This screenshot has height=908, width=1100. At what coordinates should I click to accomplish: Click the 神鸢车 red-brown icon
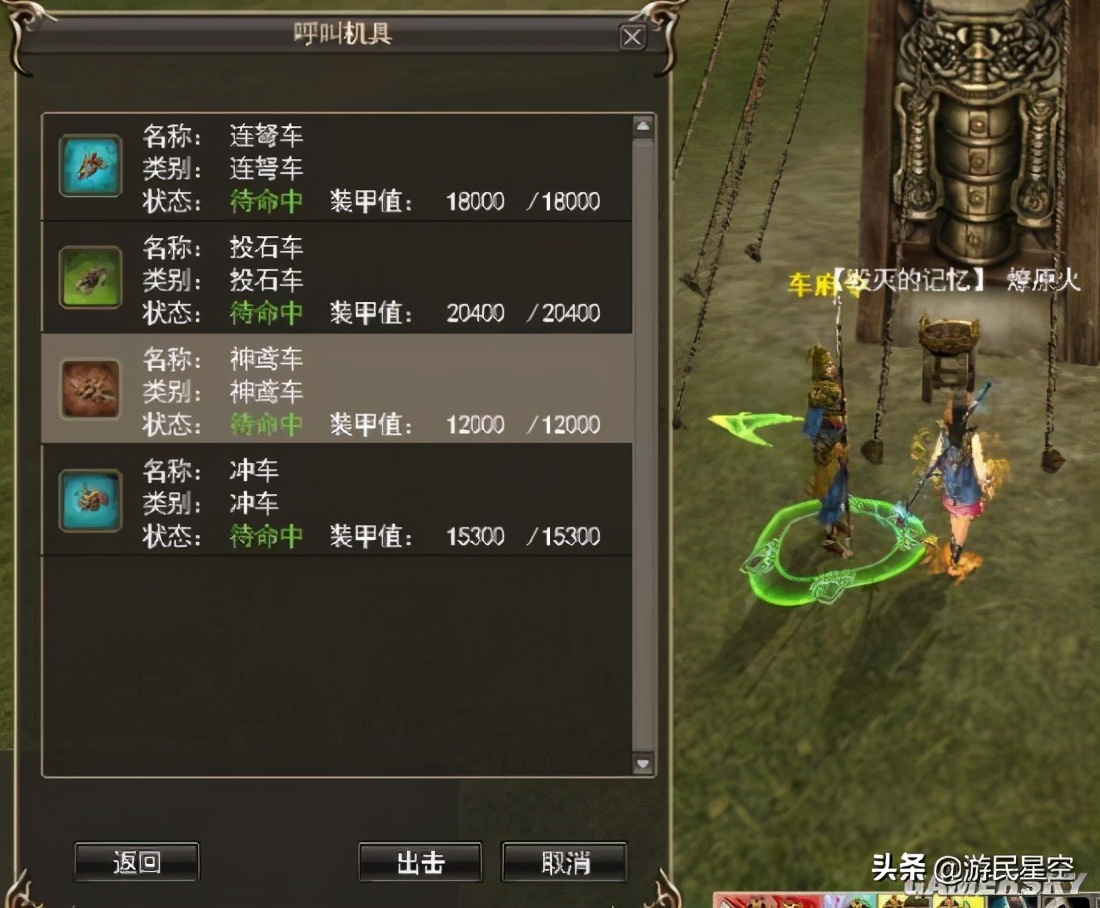click(91, 389)
